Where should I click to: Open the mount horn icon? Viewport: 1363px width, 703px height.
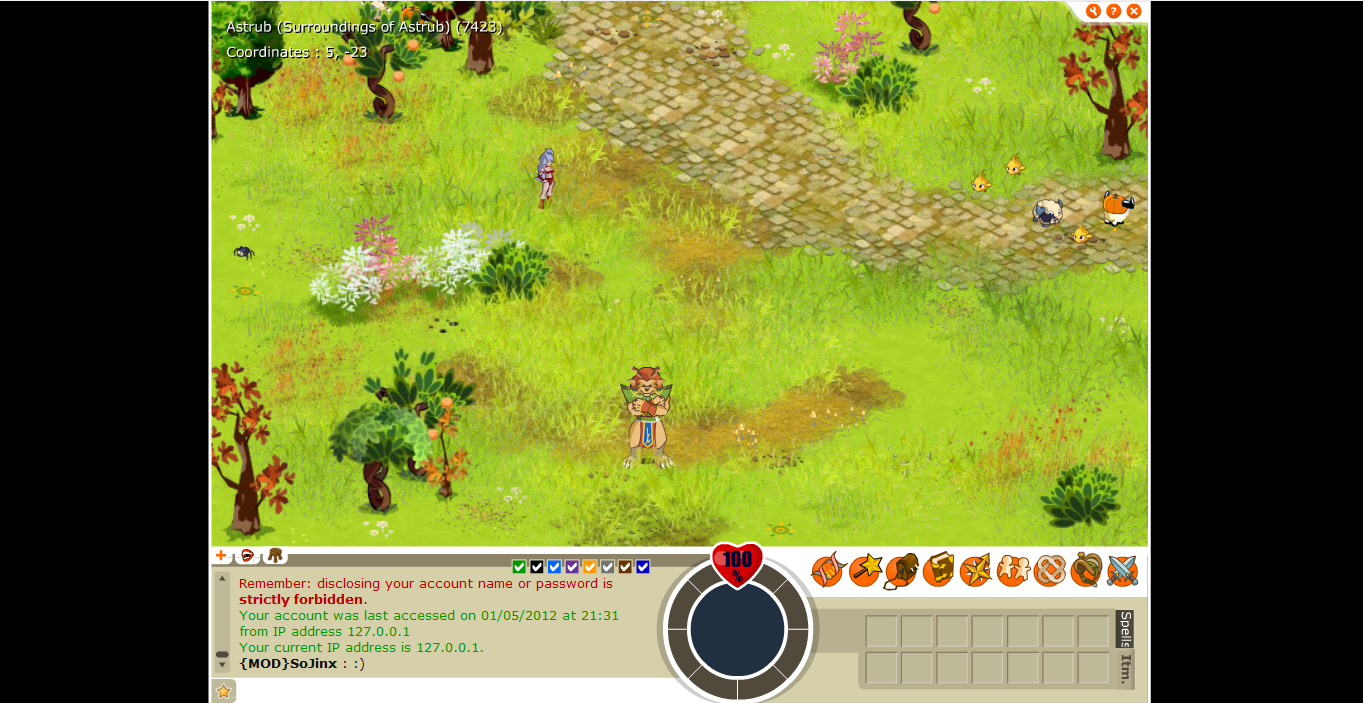click(x=1086, y=571)
